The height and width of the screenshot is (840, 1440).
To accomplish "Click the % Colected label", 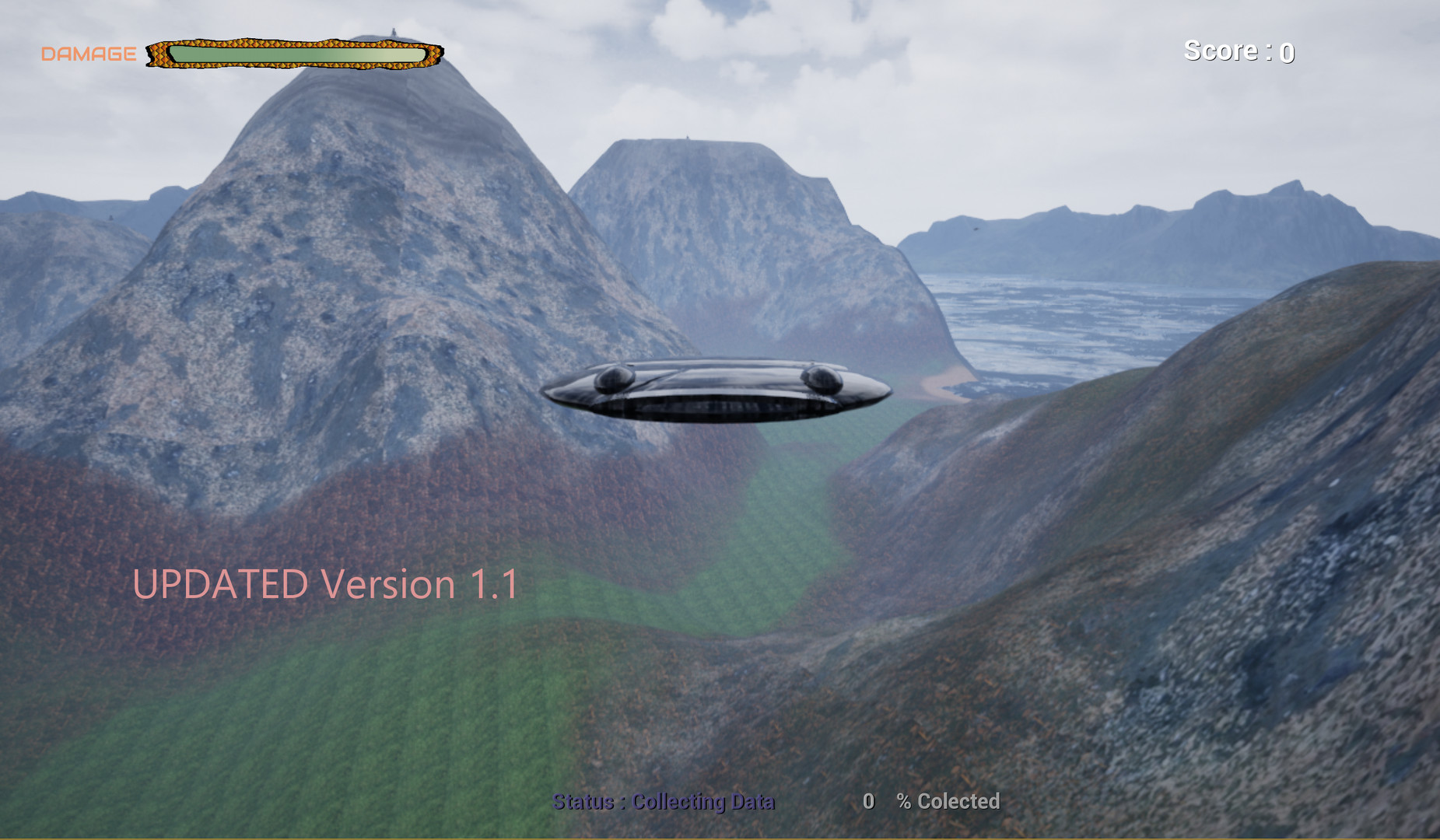I will point(948,801).
